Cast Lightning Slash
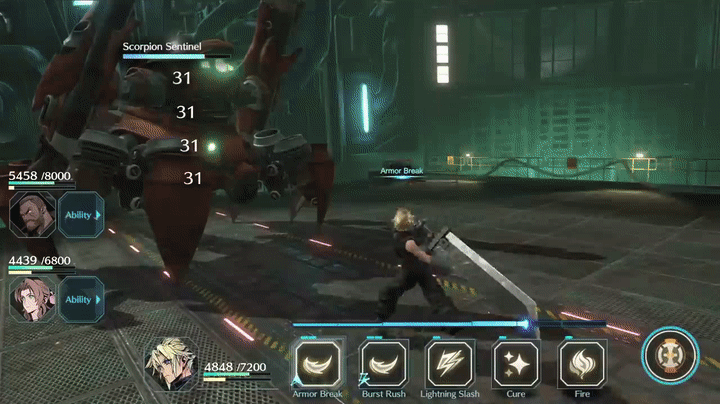The image size is (720, 404). coord(450,364)
